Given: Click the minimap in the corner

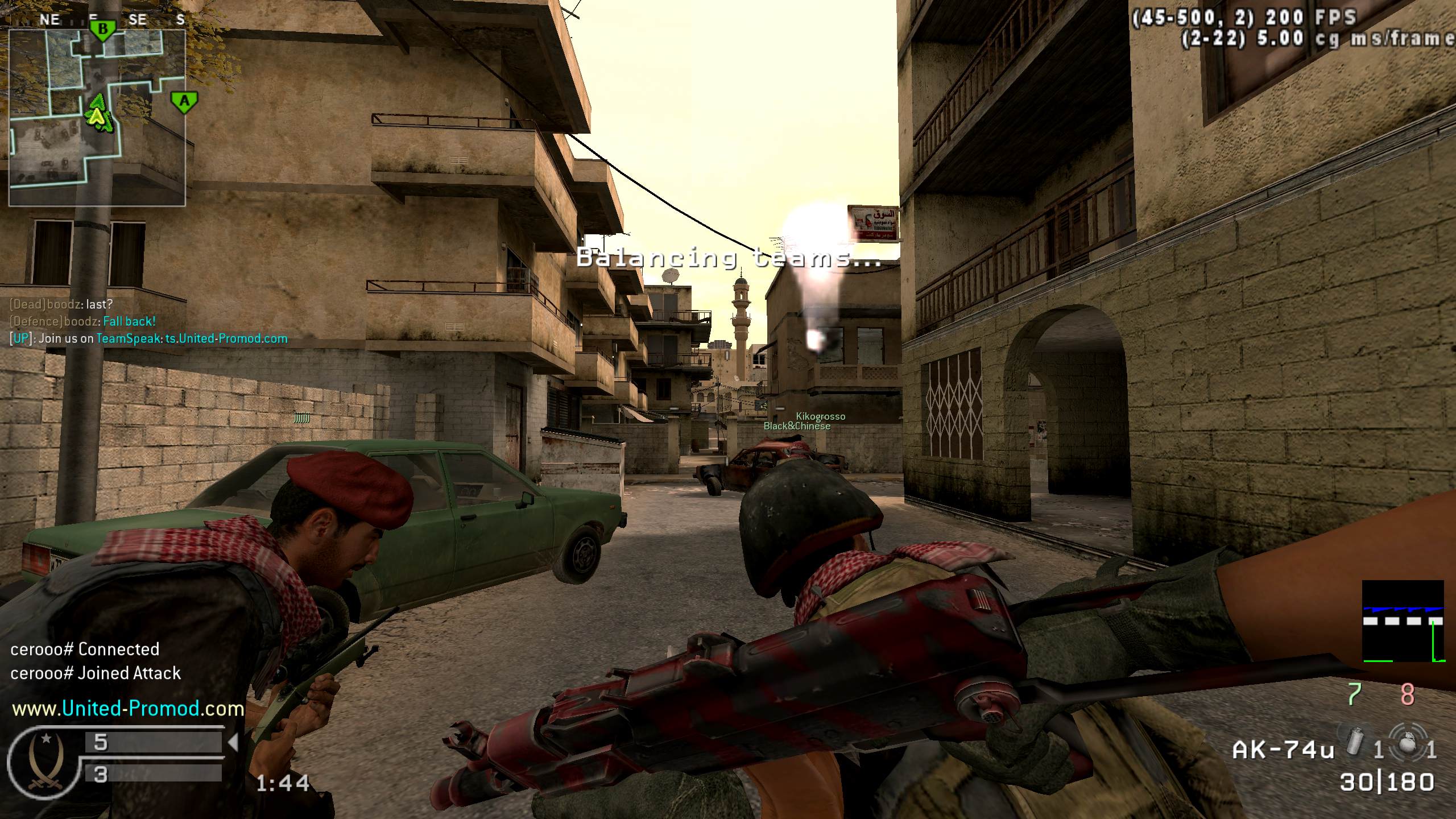Looking at the screenshot, I should (97, 117).
